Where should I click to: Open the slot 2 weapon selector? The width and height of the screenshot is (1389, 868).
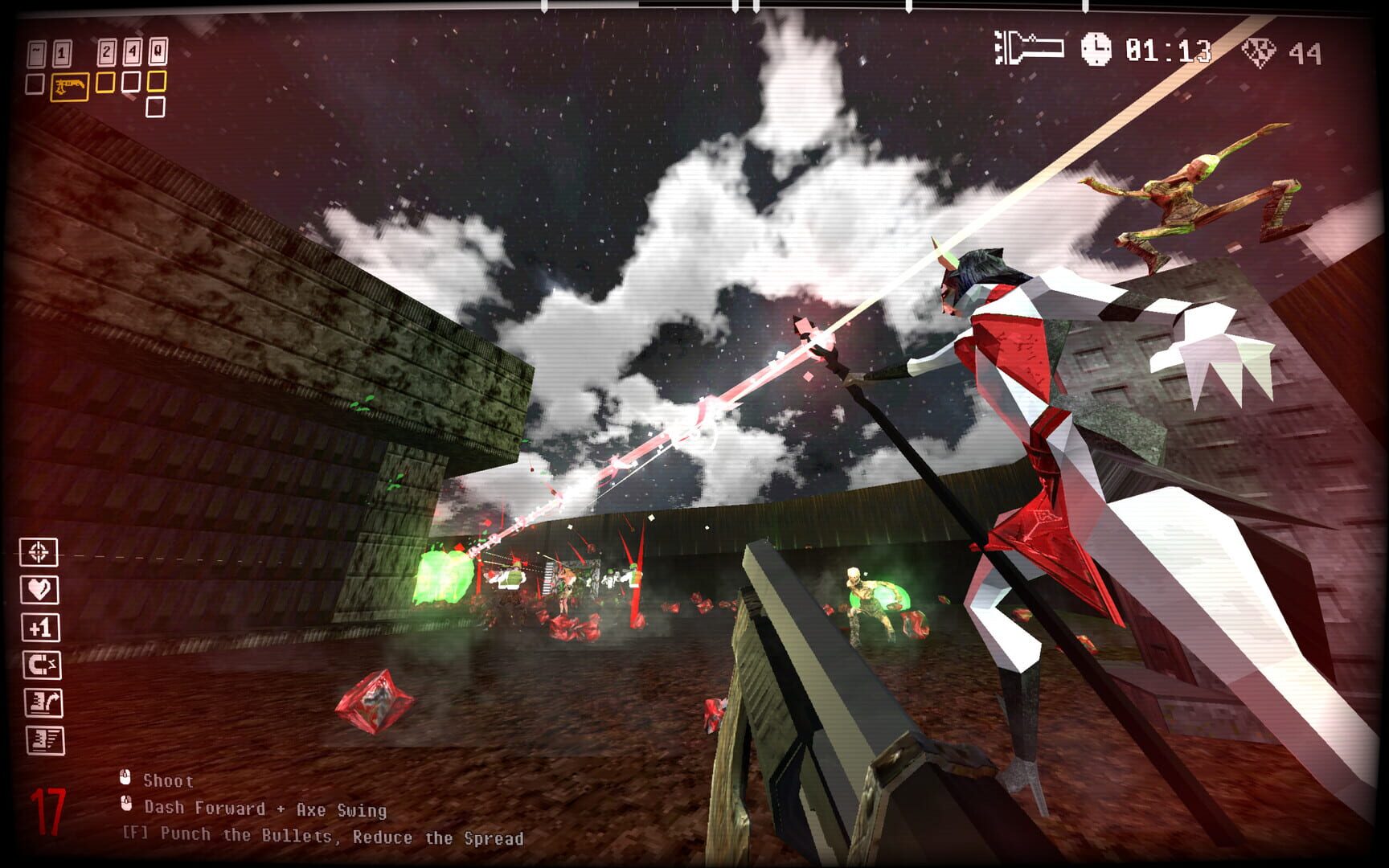coord(105,82)
